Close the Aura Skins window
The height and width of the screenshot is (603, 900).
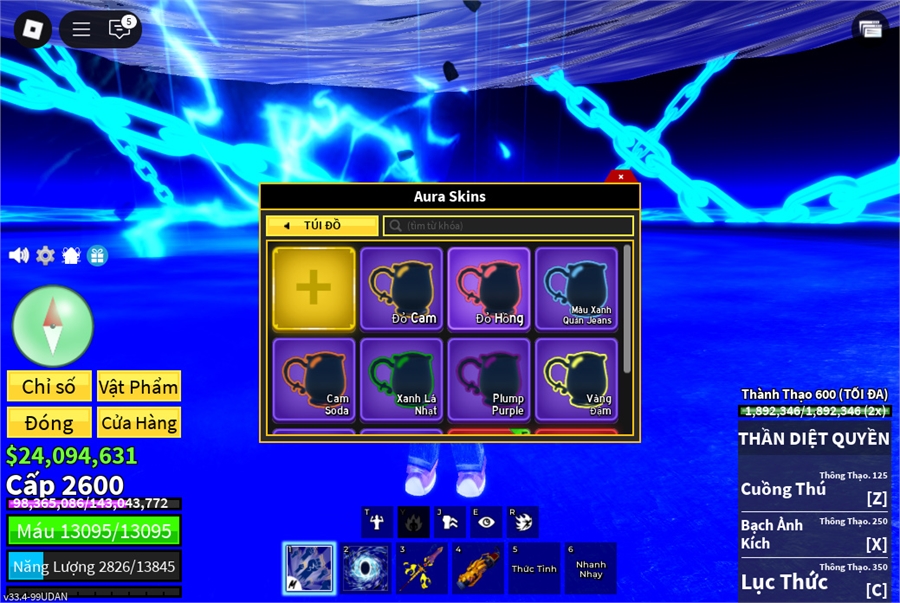(621, 177)
